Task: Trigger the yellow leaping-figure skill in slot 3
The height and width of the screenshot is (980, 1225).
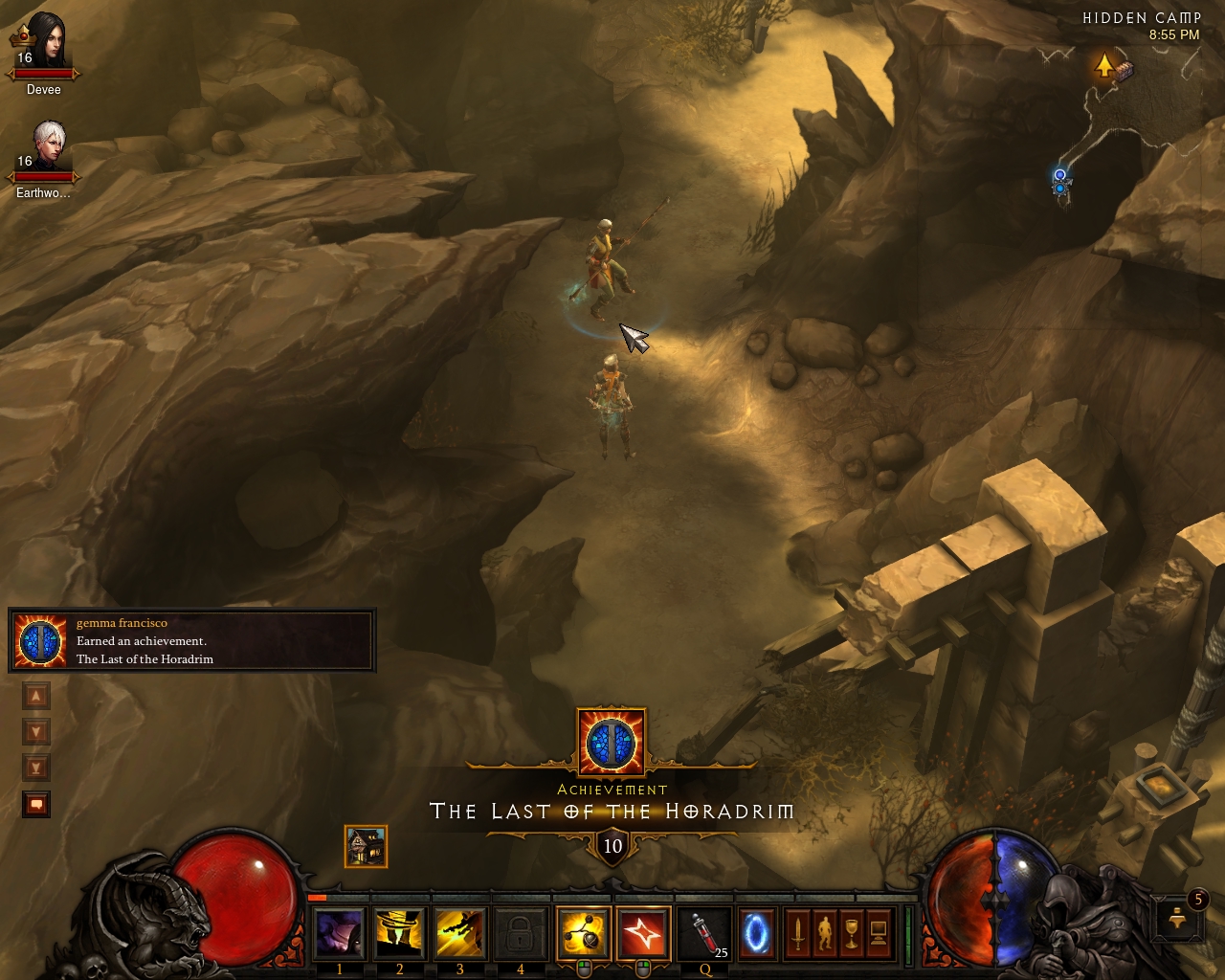Action: point(460,933)
